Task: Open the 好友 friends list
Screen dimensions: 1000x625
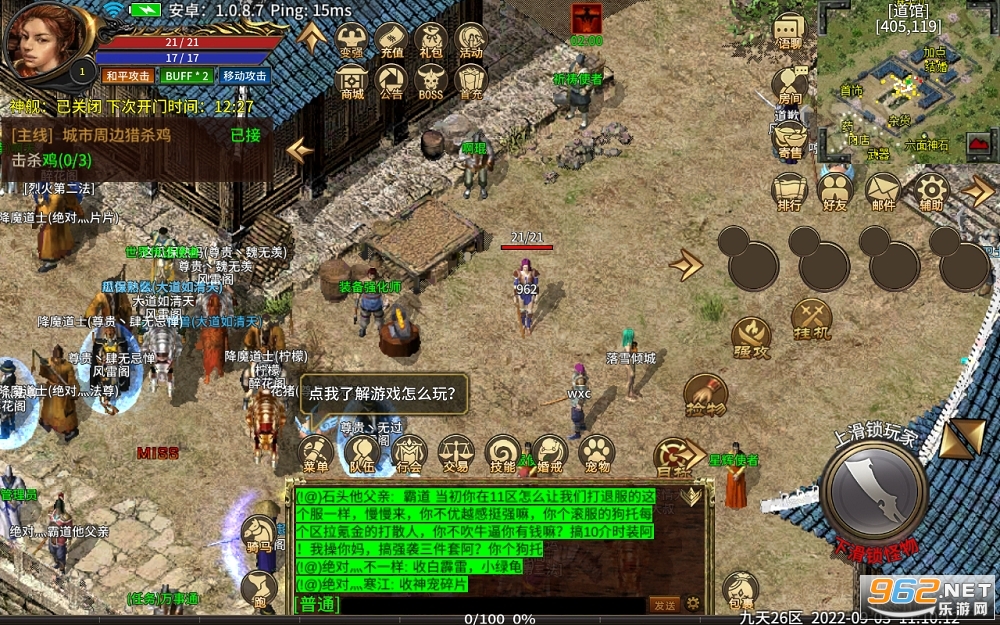Action: pyautogui.click(x=835, y=191)
